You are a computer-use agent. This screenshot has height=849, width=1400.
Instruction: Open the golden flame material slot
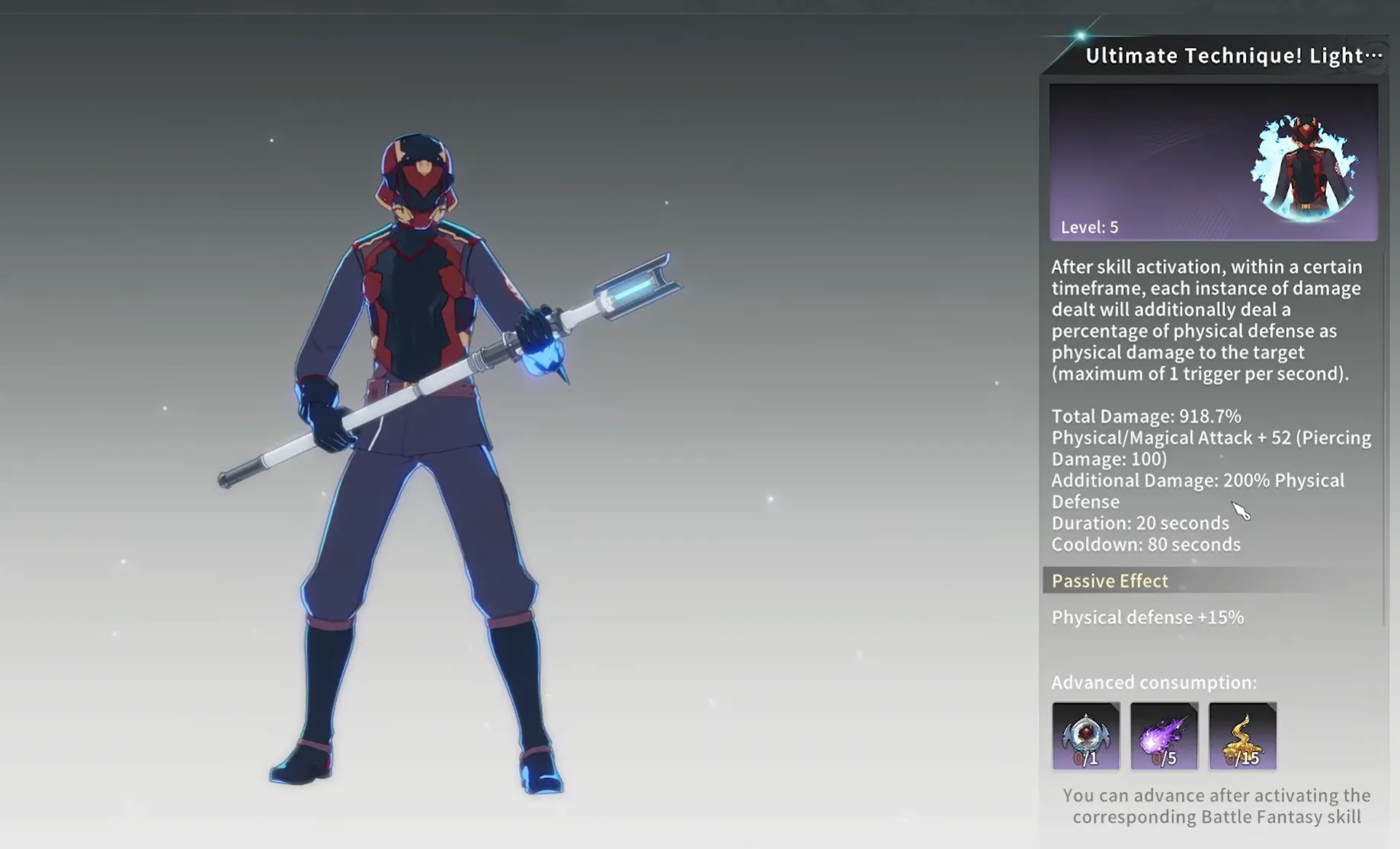[x=1242, y=735]
